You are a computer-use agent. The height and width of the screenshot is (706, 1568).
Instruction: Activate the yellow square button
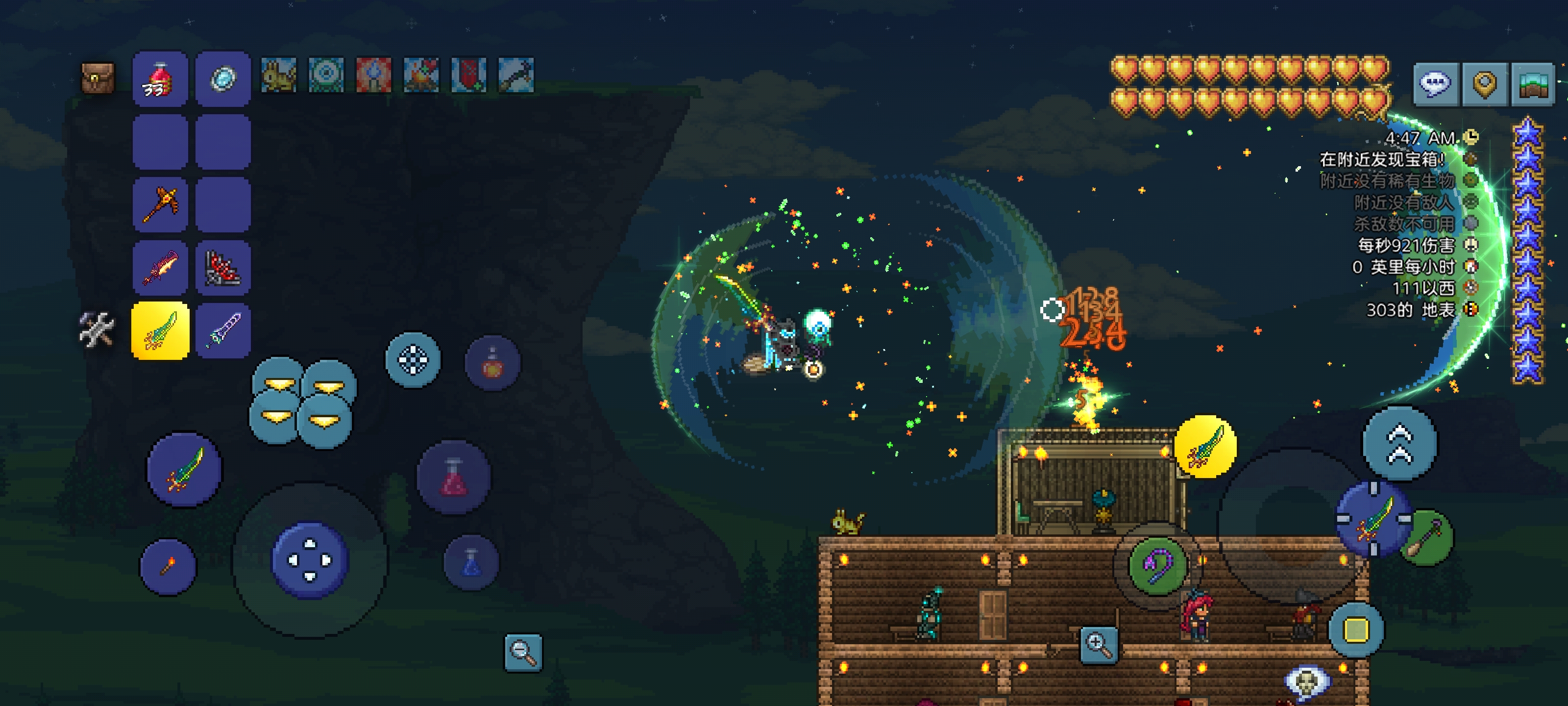pyautogui.click(x=1355, y=630)
